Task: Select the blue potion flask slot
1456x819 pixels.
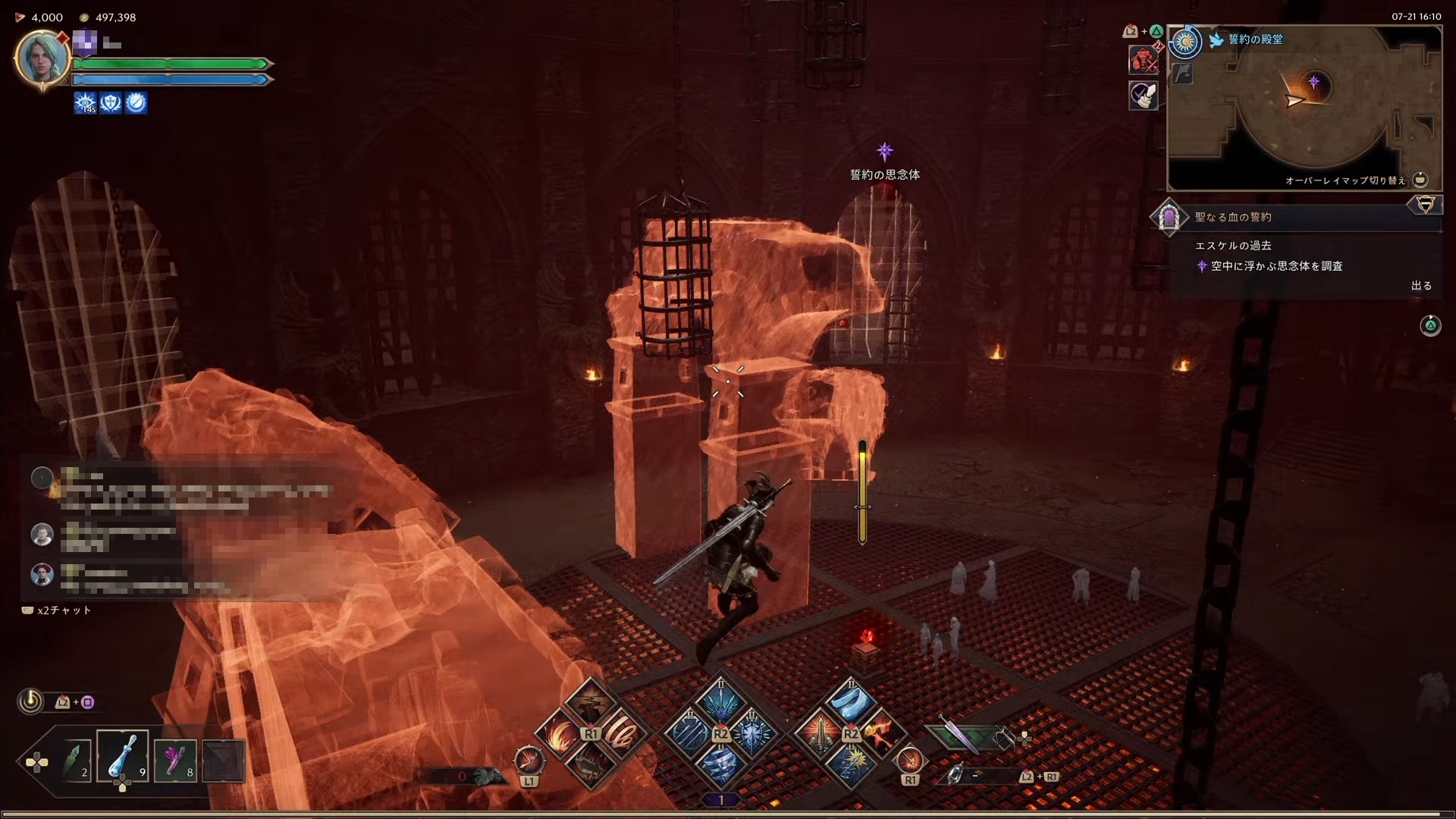Action: pos(122,758)
